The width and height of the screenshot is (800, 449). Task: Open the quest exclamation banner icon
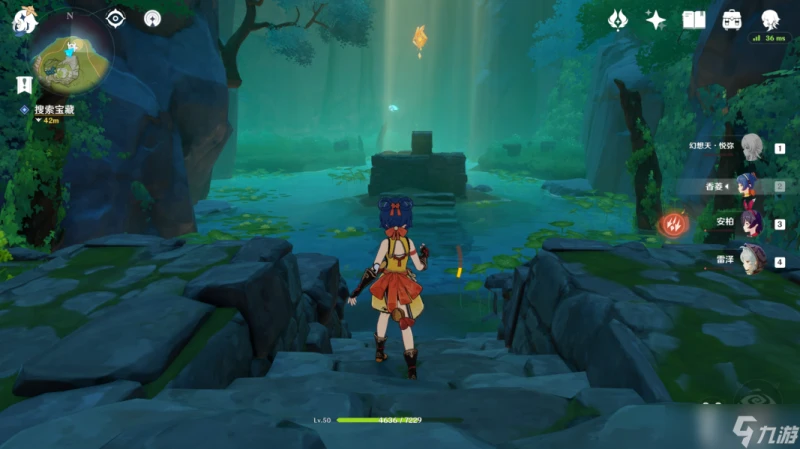22,85
